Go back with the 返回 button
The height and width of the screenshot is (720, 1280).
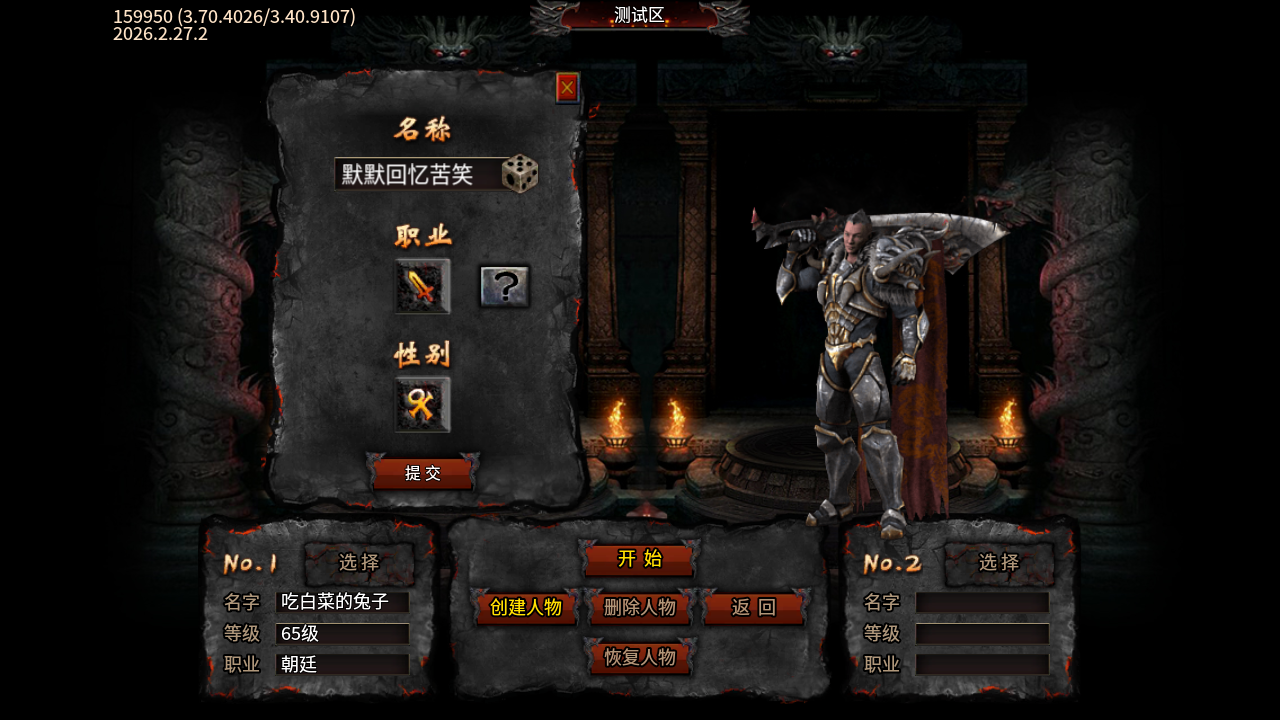pos(754,608)
